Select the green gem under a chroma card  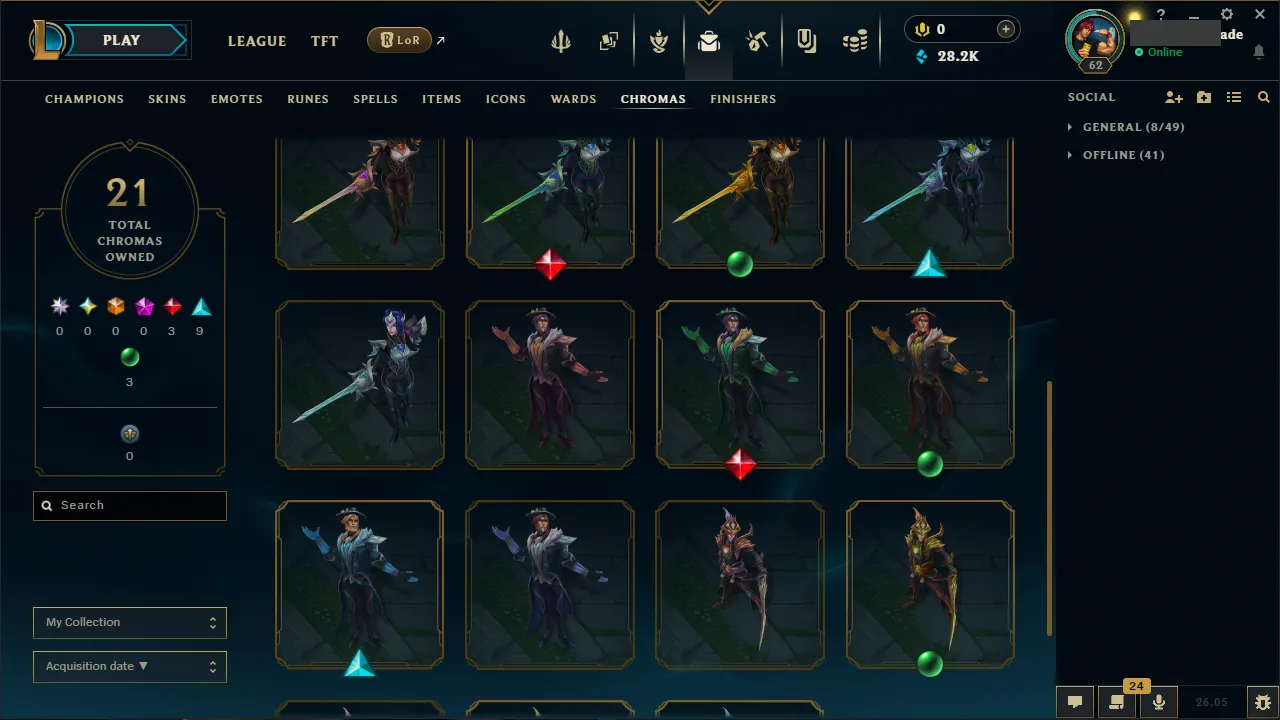(740, 263)
